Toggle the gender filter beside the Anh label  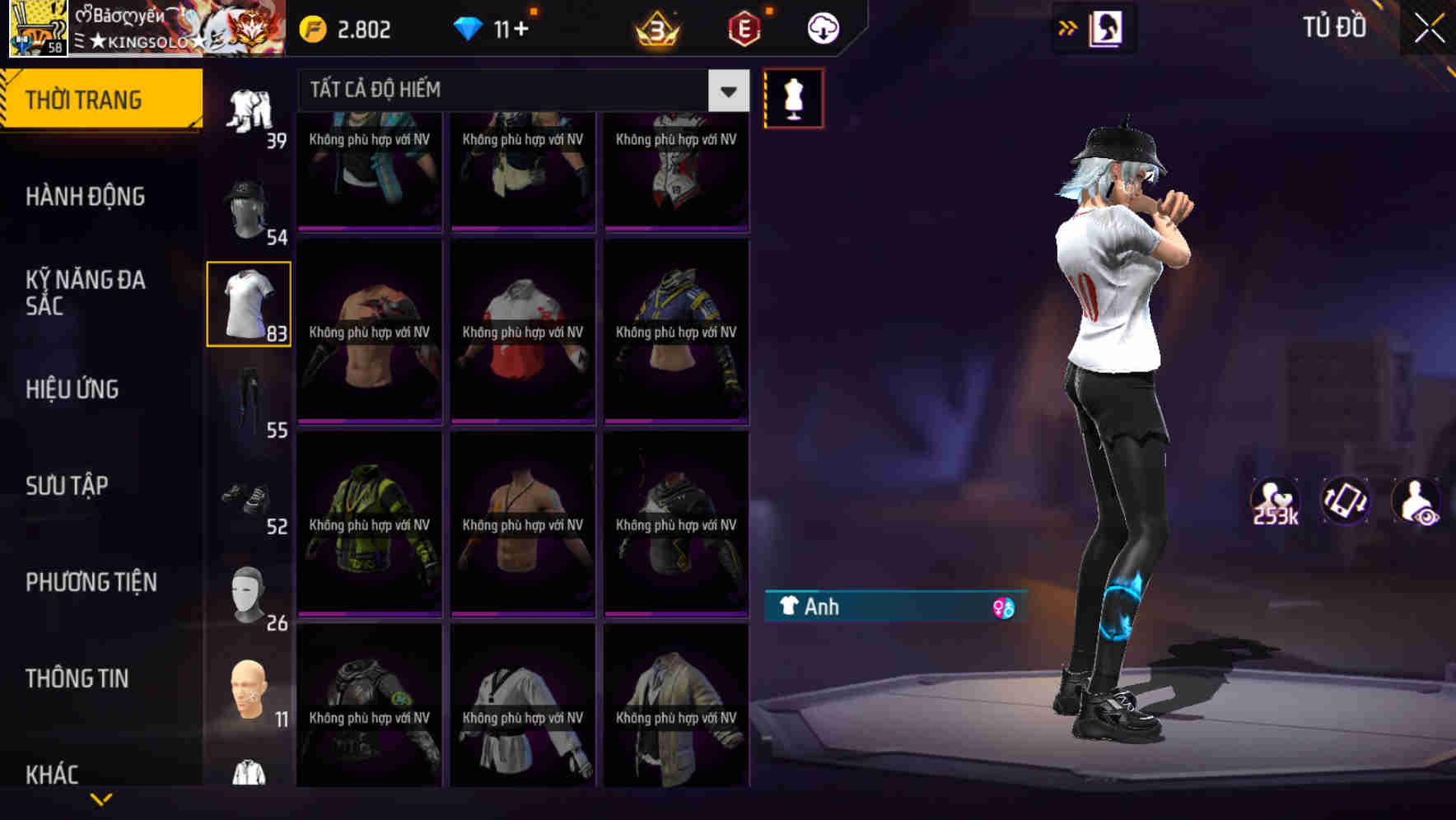(x=1003, y=607)
